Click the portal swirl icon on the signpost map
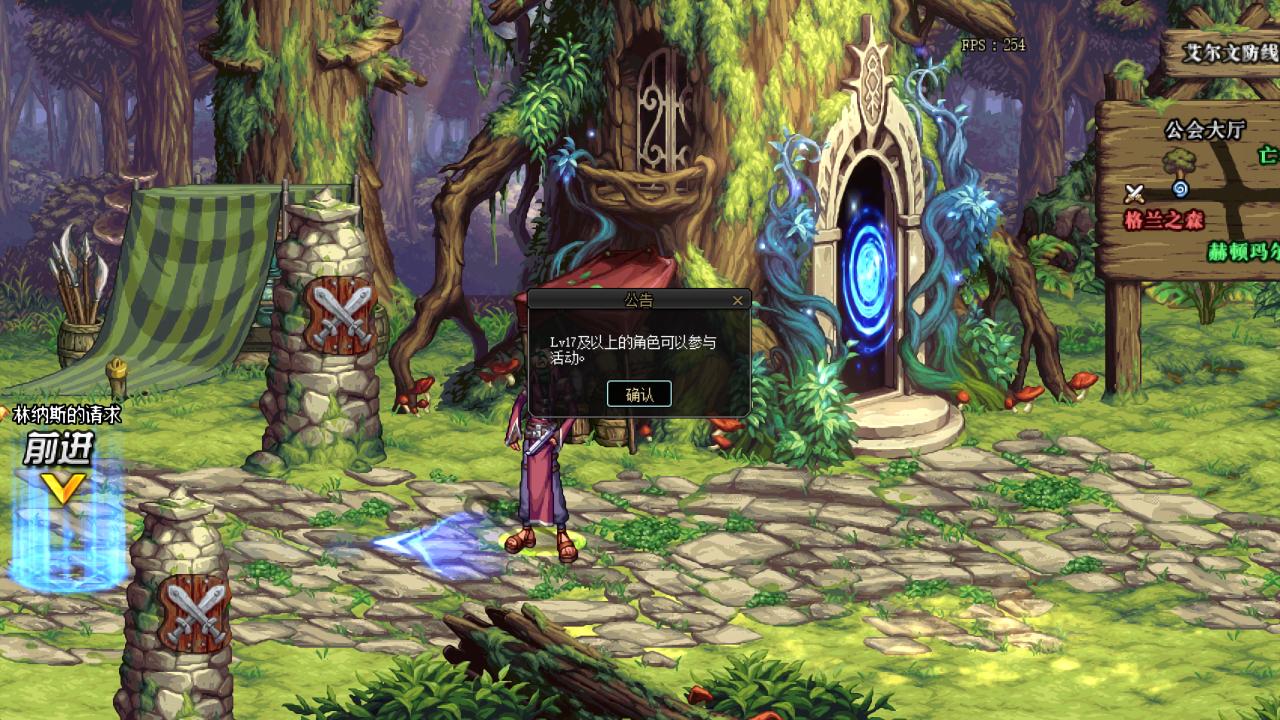Viewport: 1280px width, 720px height. pyautogui.click(x=1180, y=190)
